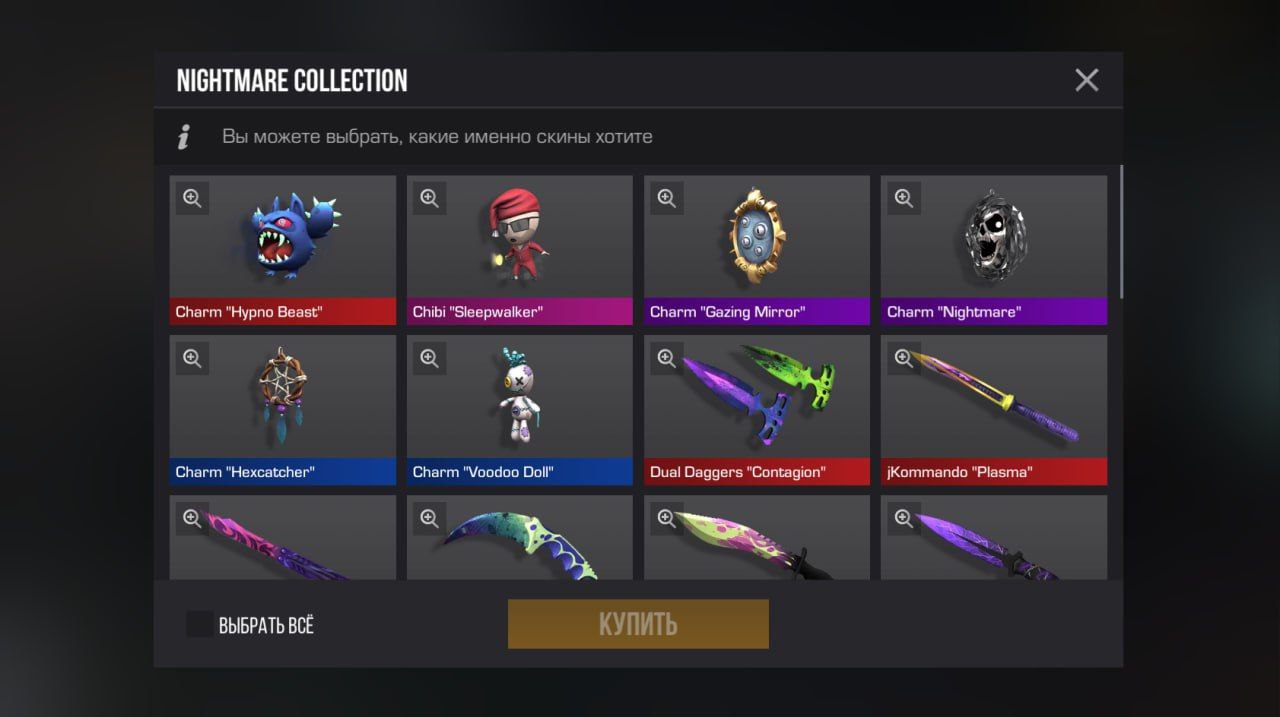Choose the green and pink curved kukri knife
The image size is (1280, 717).
click(756, 545)
